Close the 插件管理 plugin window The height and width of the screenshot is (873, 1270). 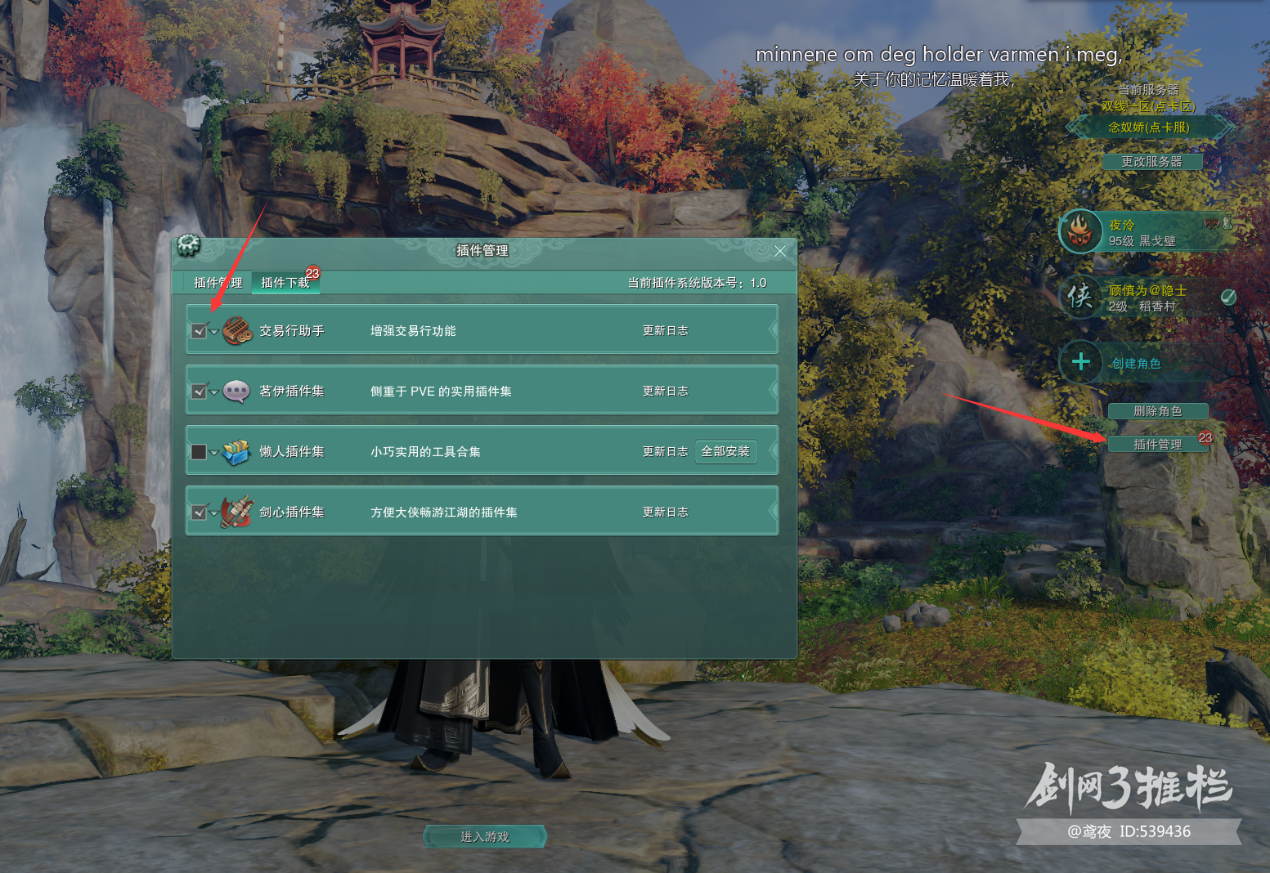point(780,251)
